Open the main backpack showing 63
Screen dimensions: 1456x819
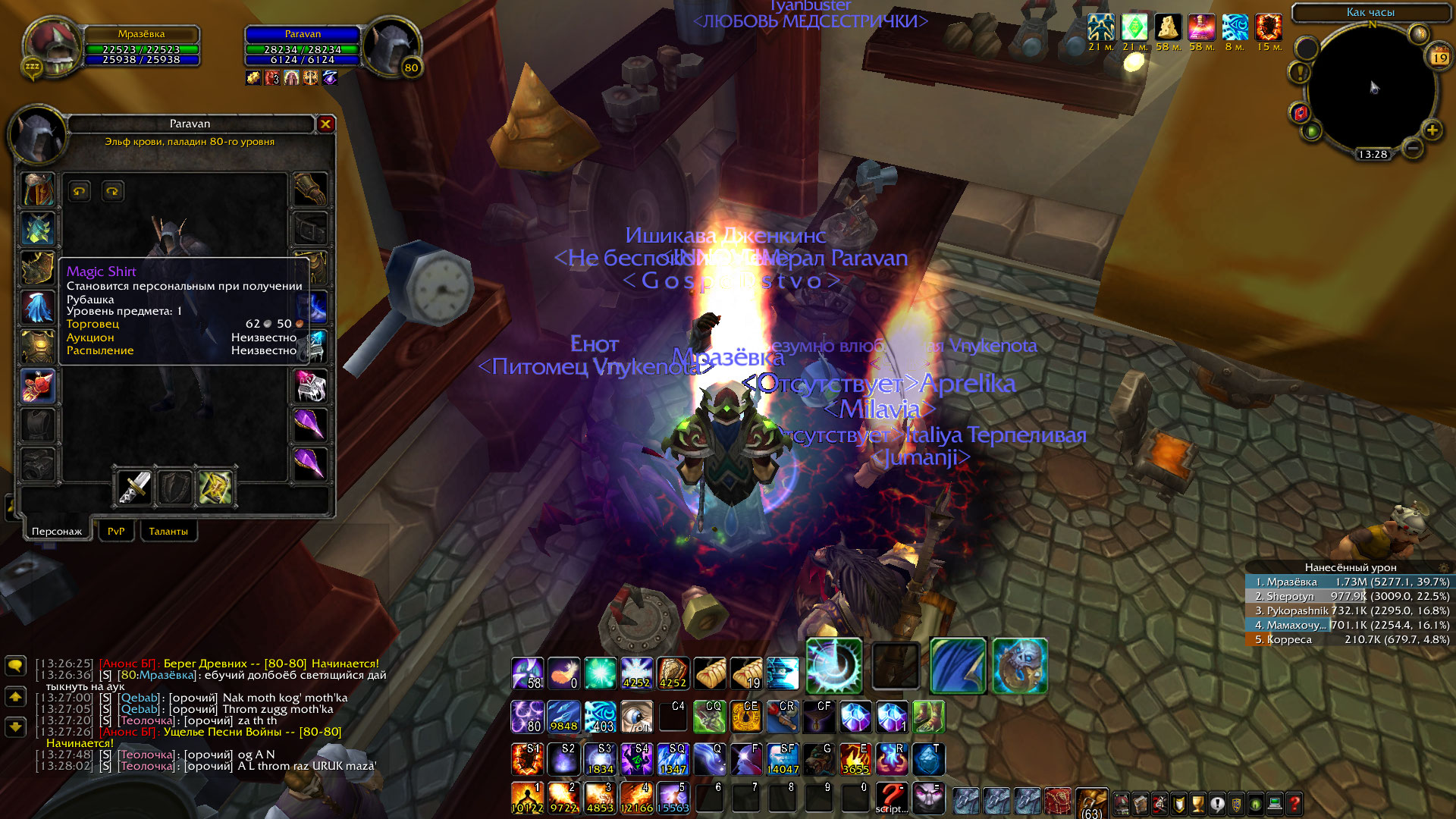click(1091, 802)
